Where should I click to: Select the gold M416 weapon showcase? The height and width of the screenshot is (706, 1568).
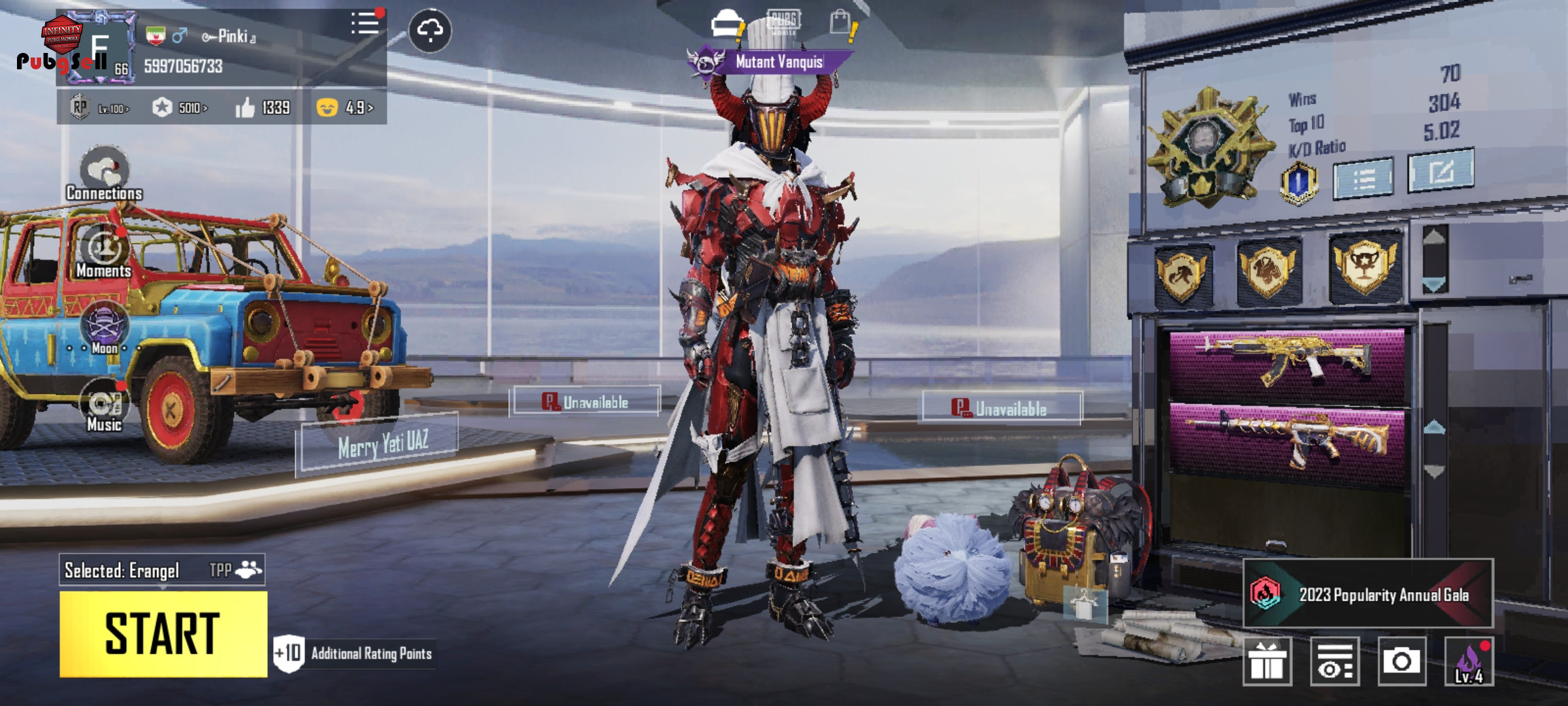(x=1286, y=438)
